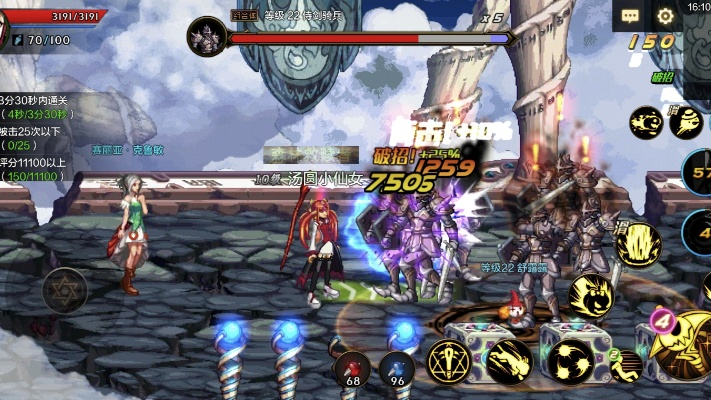Activate the roaring beast skill
The image size is (711, 400).
click(591, 297)
